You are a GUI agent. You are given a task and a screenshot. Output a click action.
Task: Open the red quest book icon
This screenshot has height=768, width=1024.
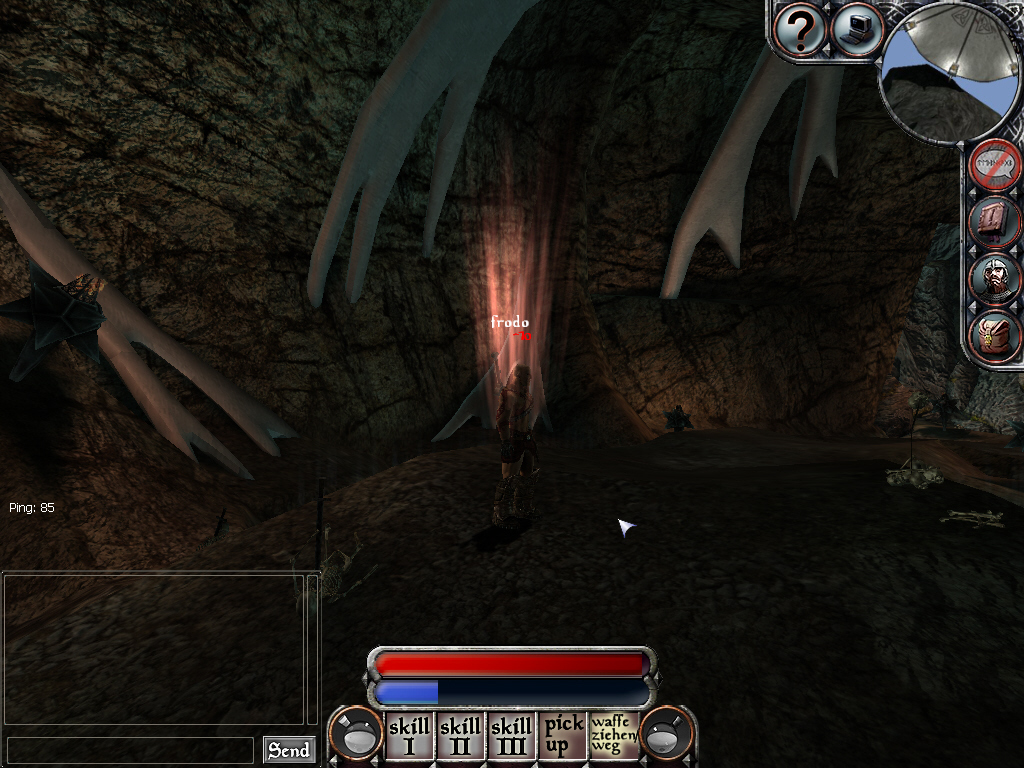997,223
